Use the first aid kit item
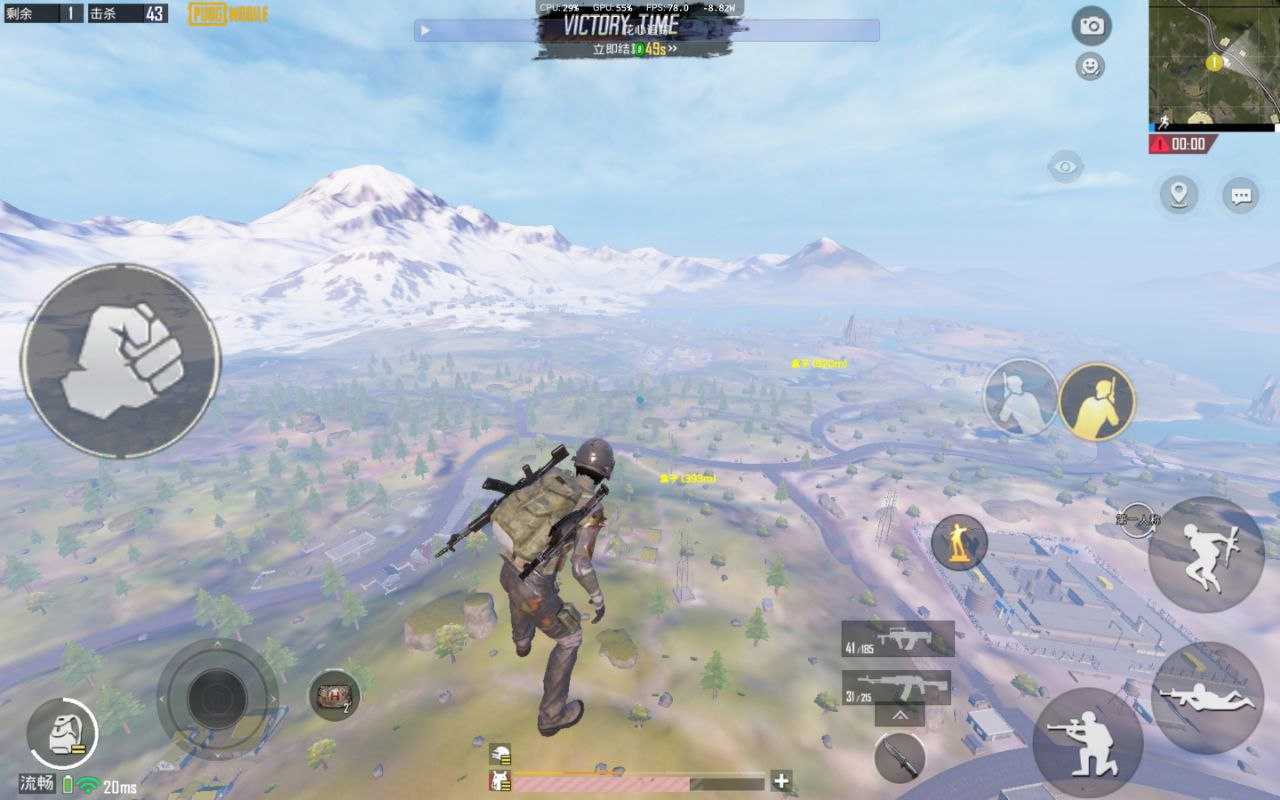Viewport: 1280px width, 800px height. coord(334,695)
